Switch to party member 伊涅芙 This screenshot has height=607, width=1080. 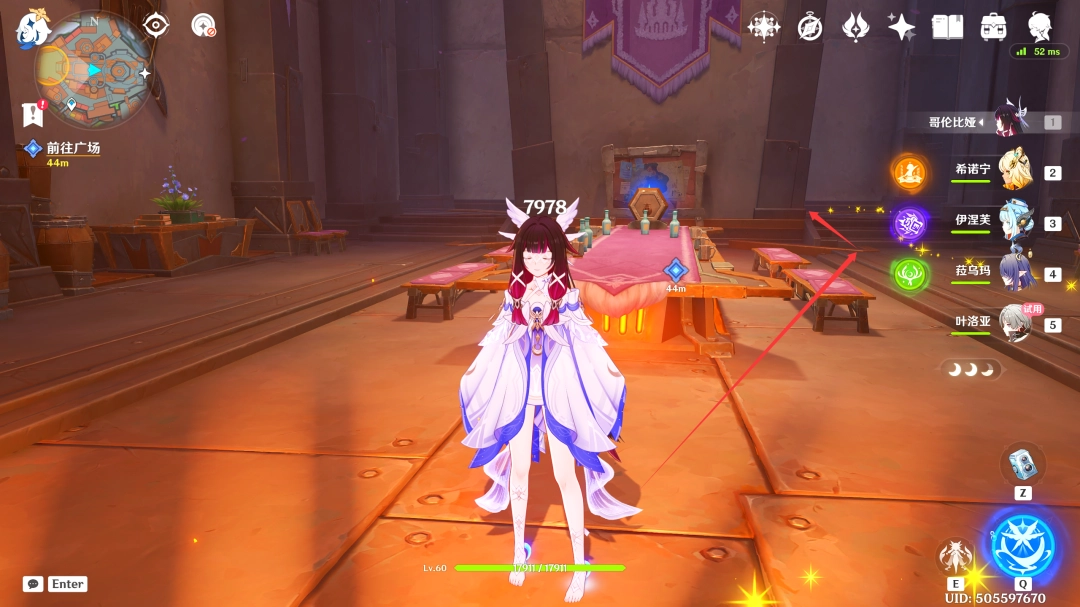pyautogui.click(x=1014, y=222)
